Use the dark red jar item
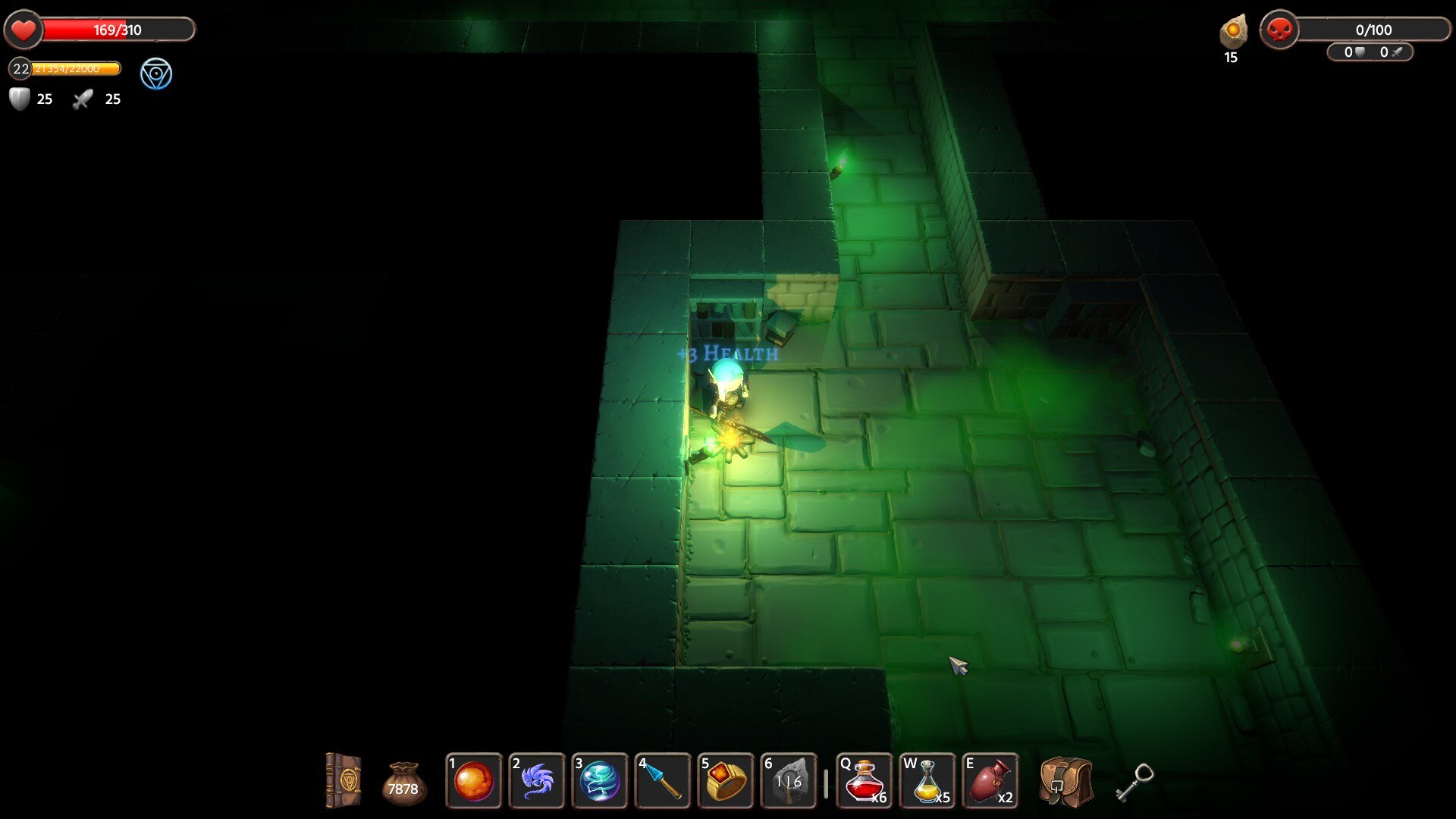The height and width of the screenshot is (819, 1456). [x=990, y=781]
